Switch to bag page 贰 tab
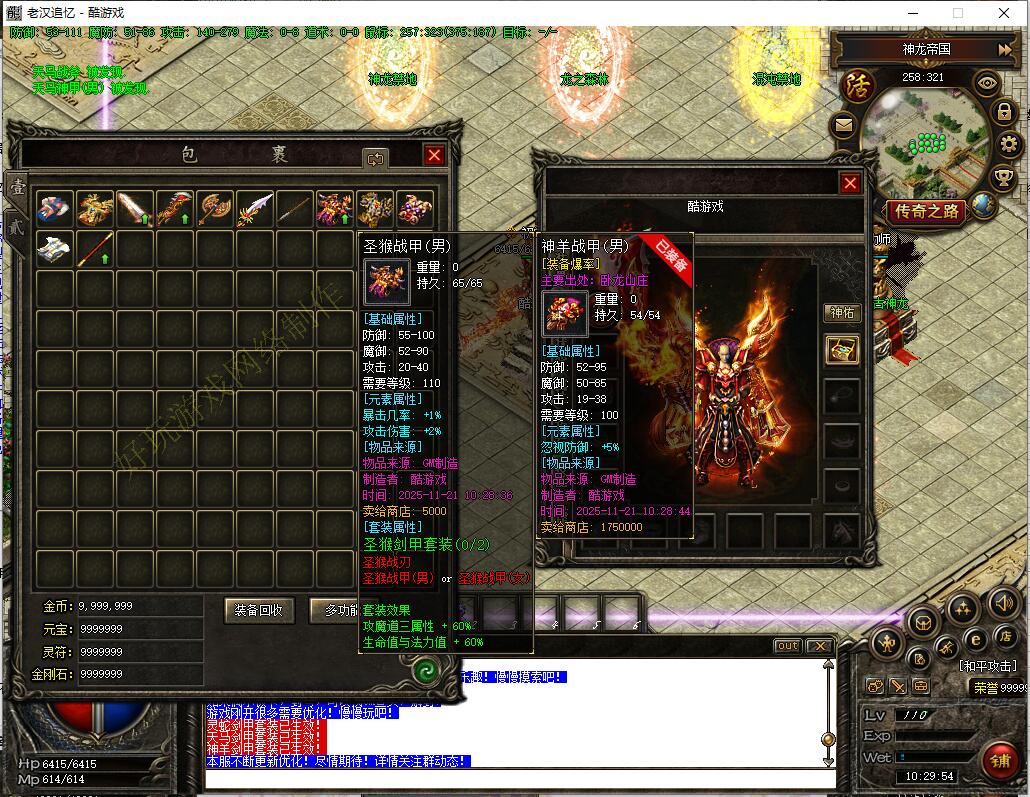The image size is (1030, 797). pyautogui.click(x=16, y=225)
